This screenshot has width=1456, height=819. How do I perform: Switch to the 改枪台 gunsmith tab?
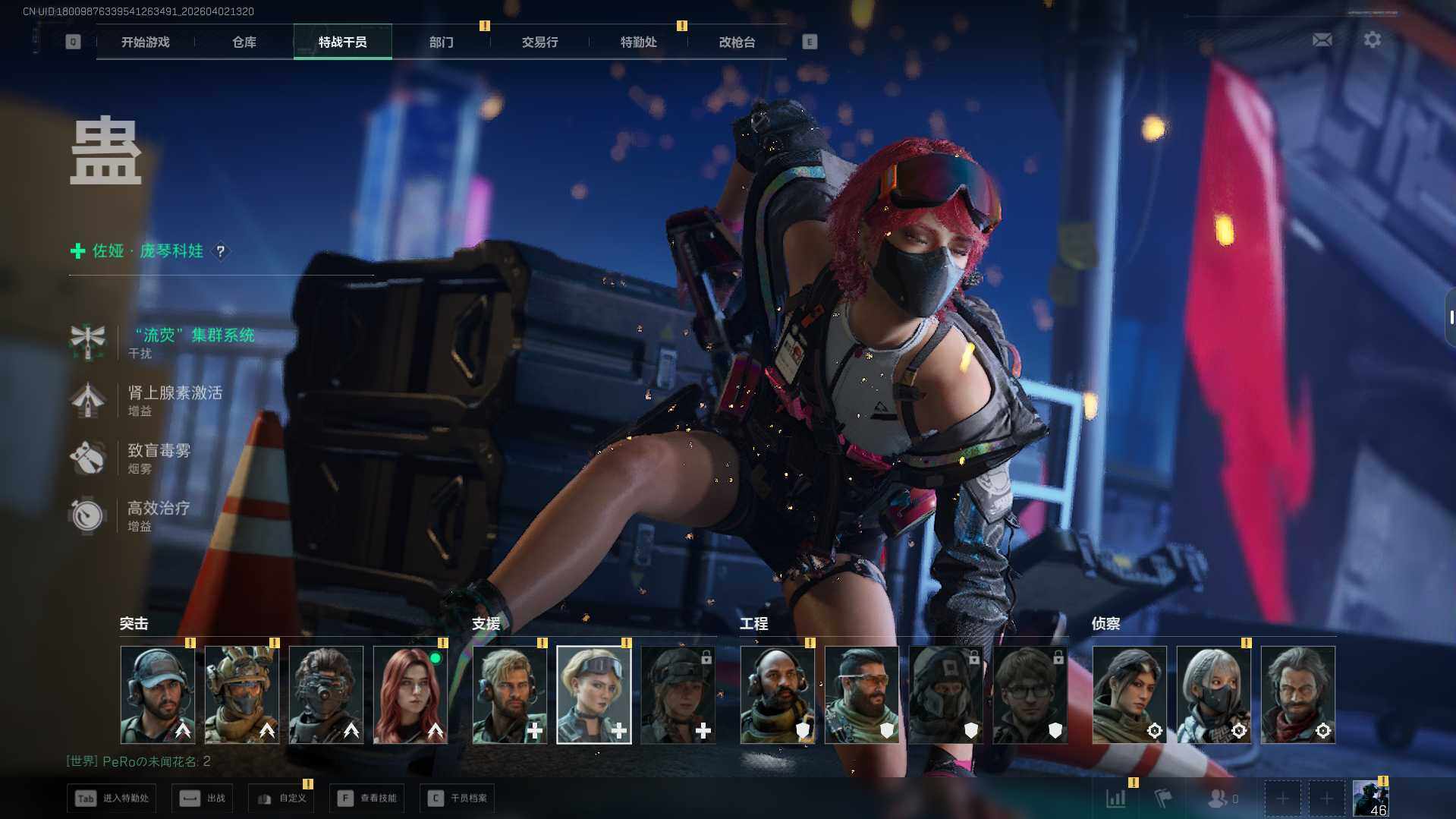point(737,43)
